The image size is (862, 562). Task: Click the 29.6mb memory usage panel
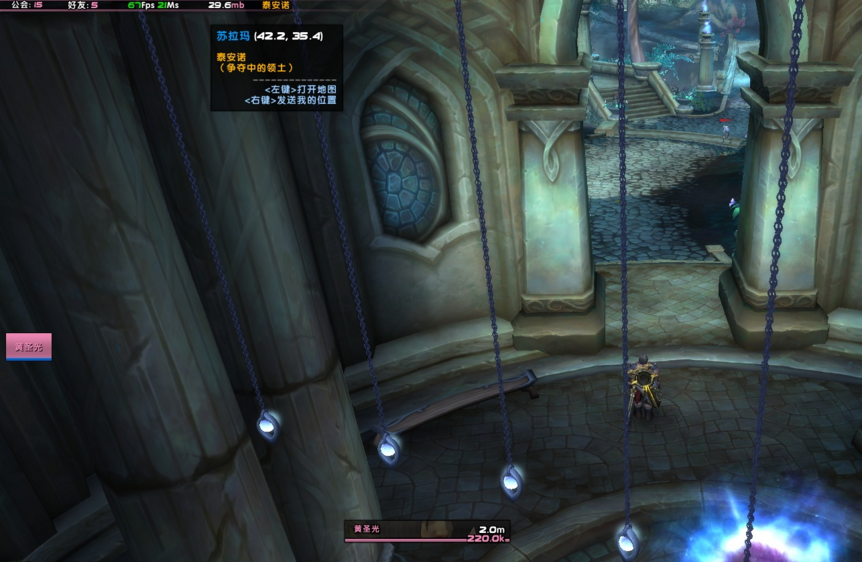226,5
